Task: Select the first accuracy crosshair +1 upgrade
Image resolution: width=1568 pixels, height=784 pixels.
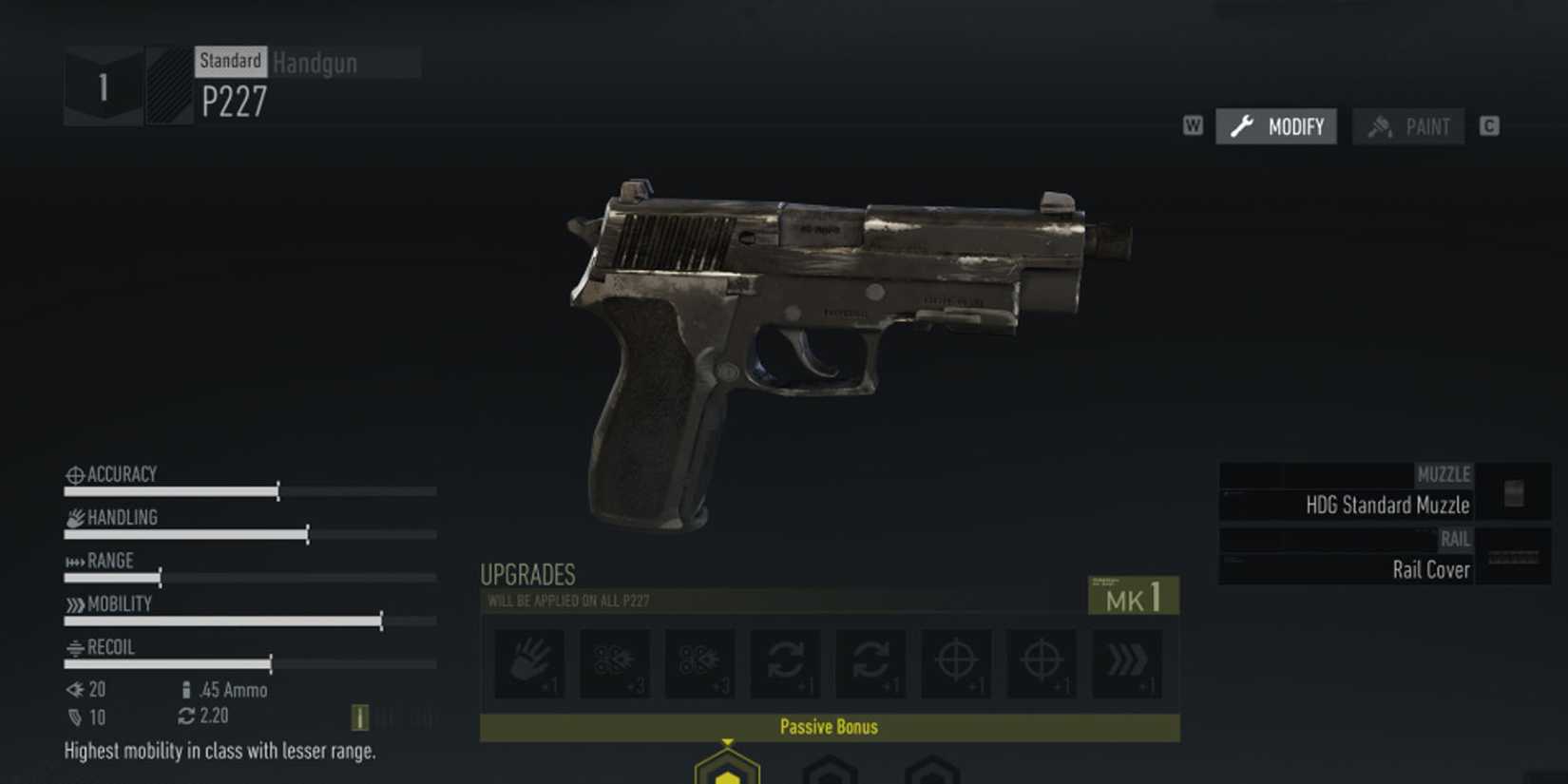Action: 957,665
